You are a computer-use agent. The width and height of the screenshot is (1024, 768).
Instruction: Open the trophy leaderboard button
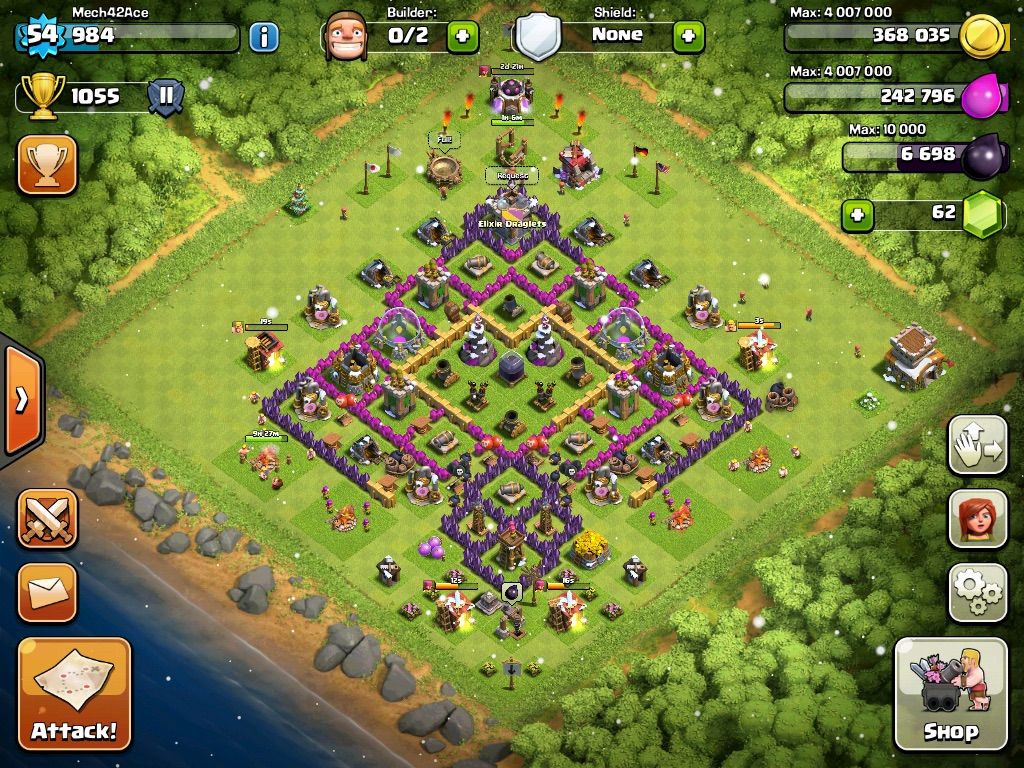tap(47, 166)
